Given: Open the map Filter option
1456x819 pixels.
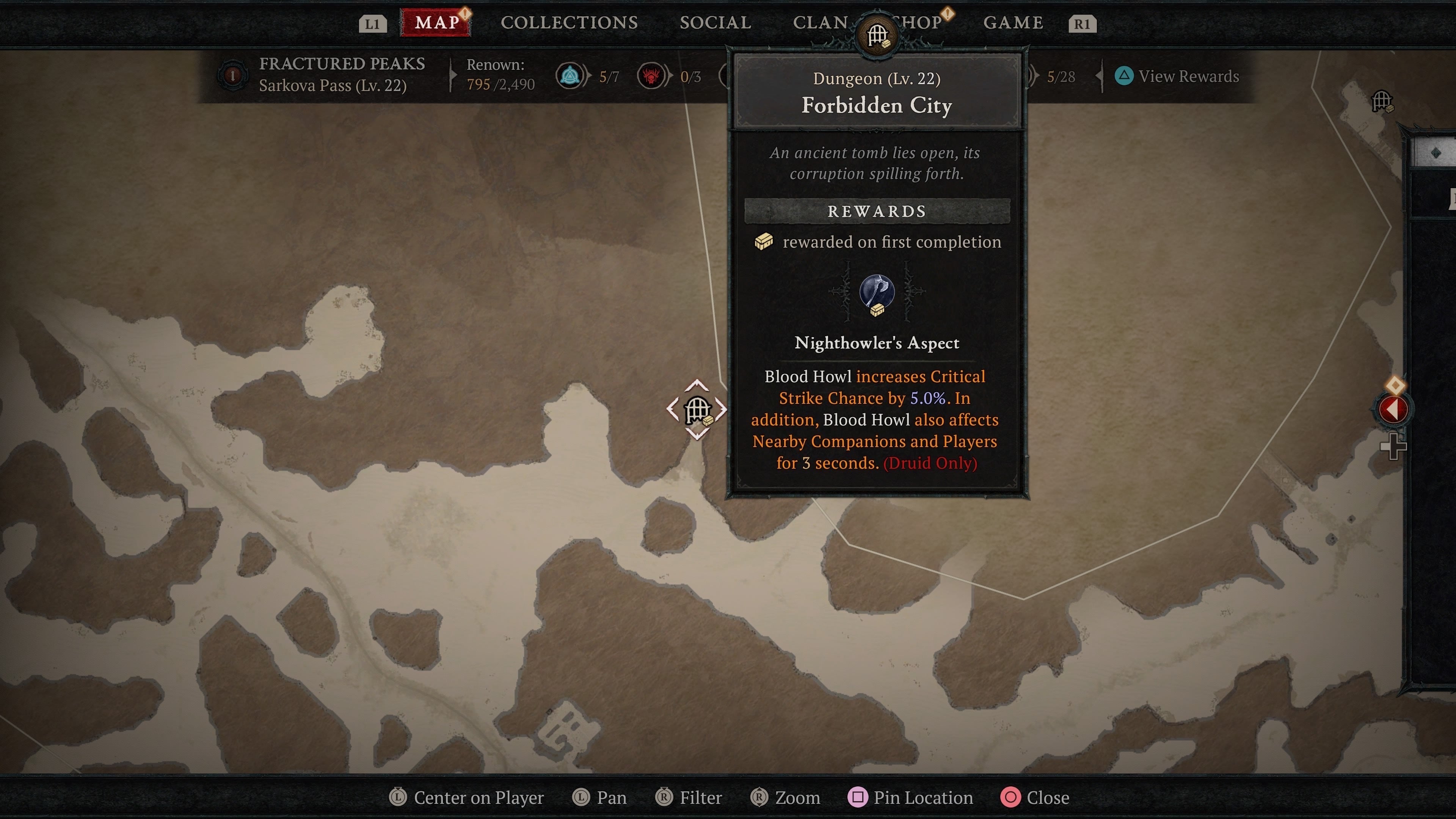Looking at the screenshot, I should [689, 797].
